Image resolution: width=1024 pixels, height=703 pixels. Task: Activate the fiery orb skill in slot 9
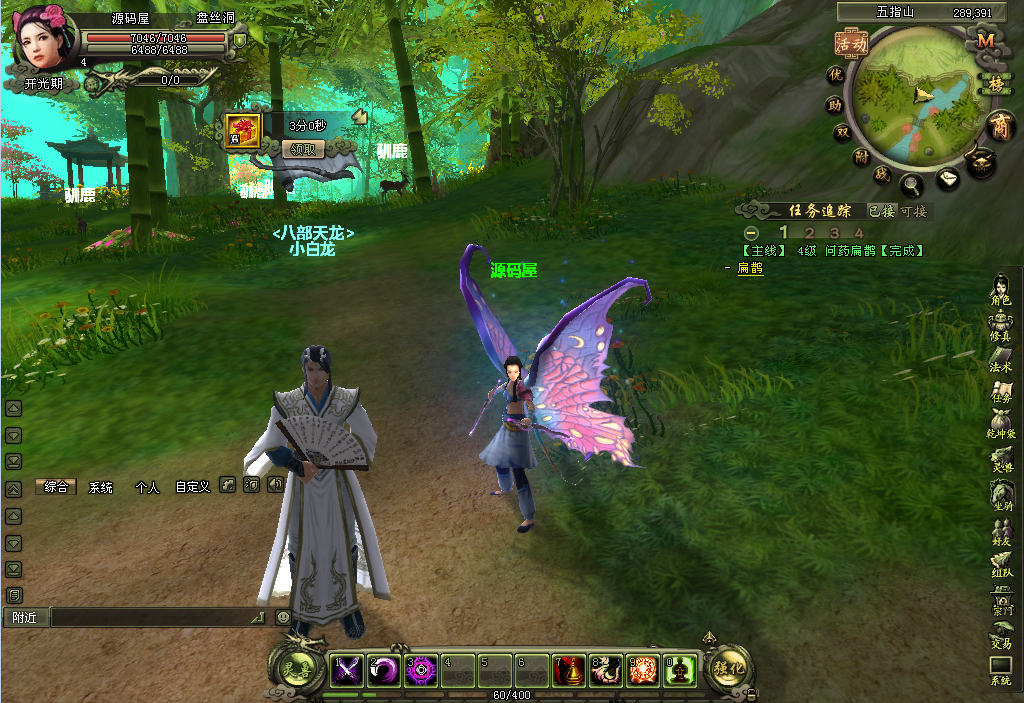(643, 669)
